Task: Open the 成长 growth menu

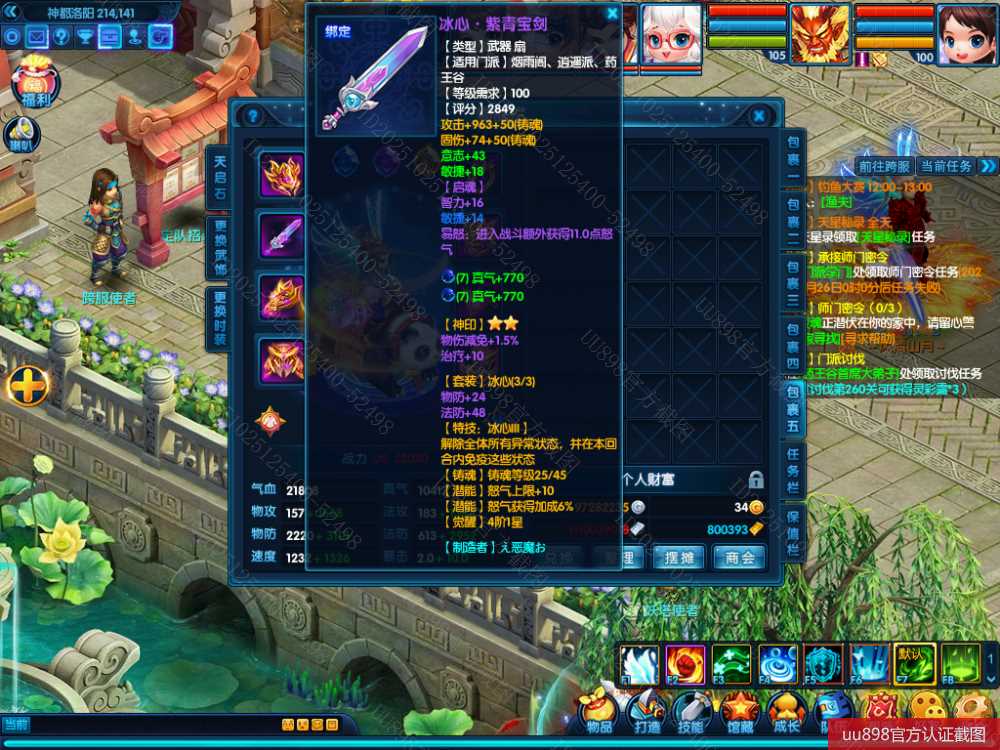Action: (785, 712)
